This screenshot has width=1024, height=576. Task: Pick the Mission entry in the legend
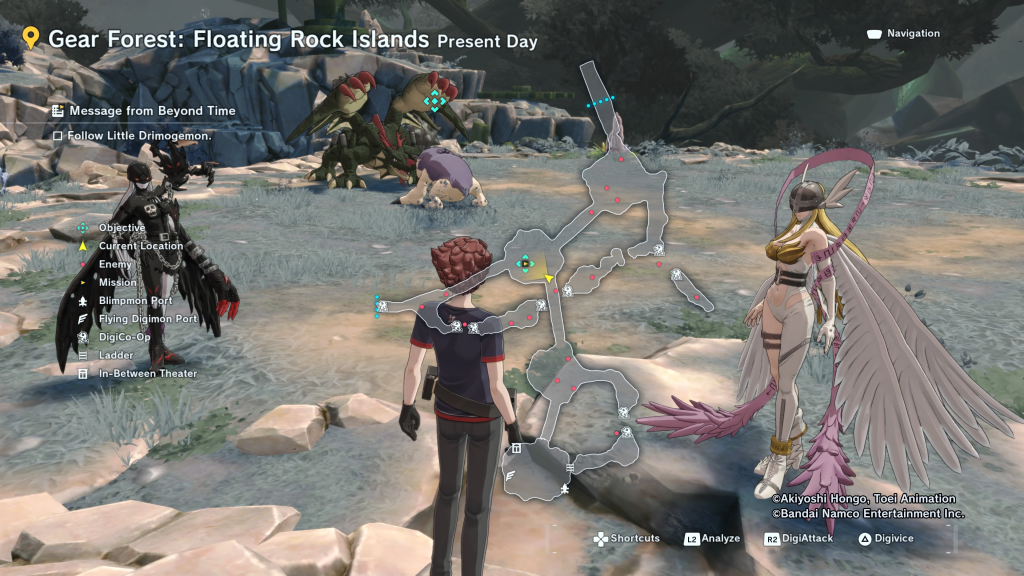(117, 282)
